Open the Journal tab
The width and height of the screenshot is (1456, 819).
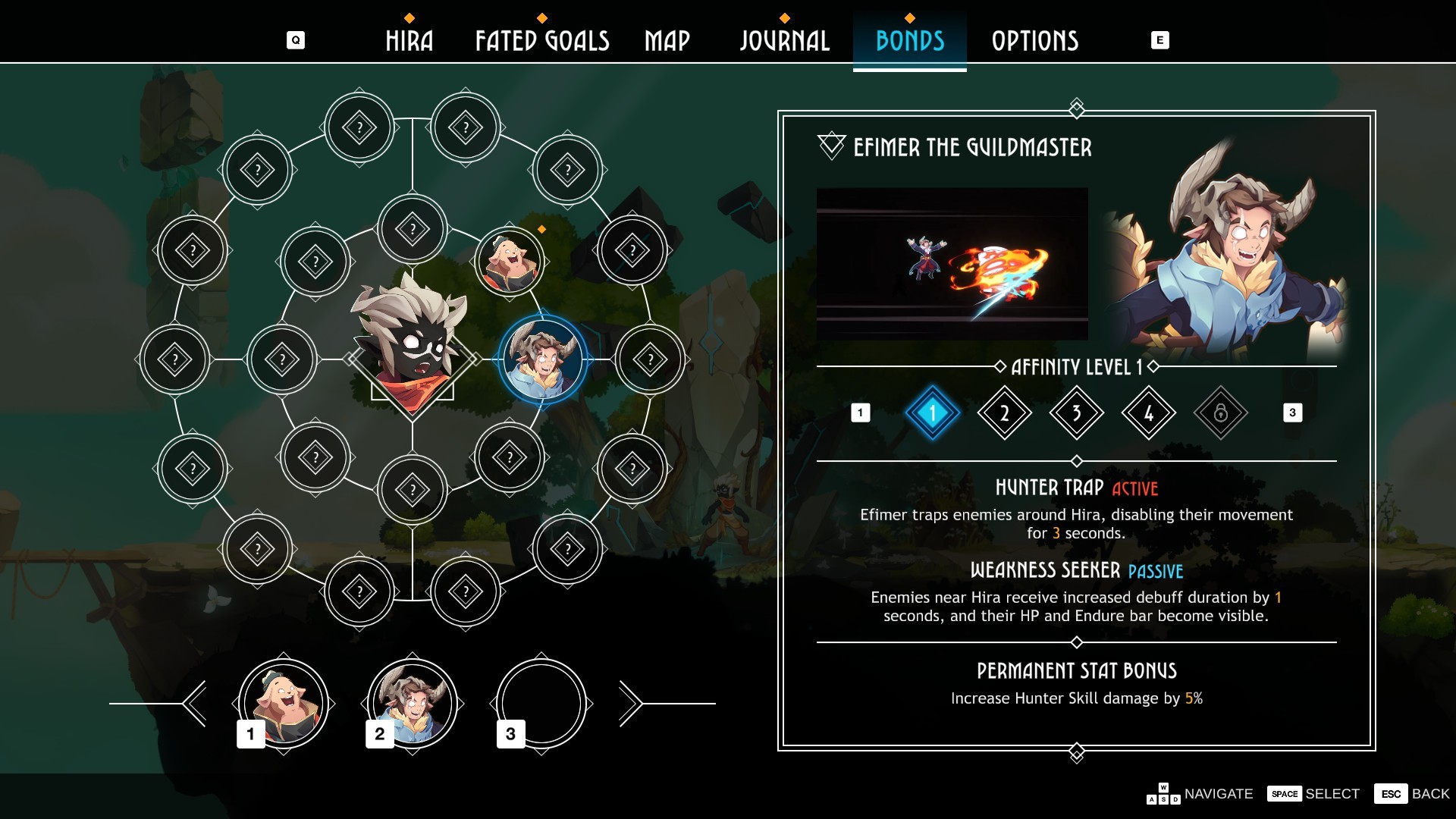tap(784, 41)
